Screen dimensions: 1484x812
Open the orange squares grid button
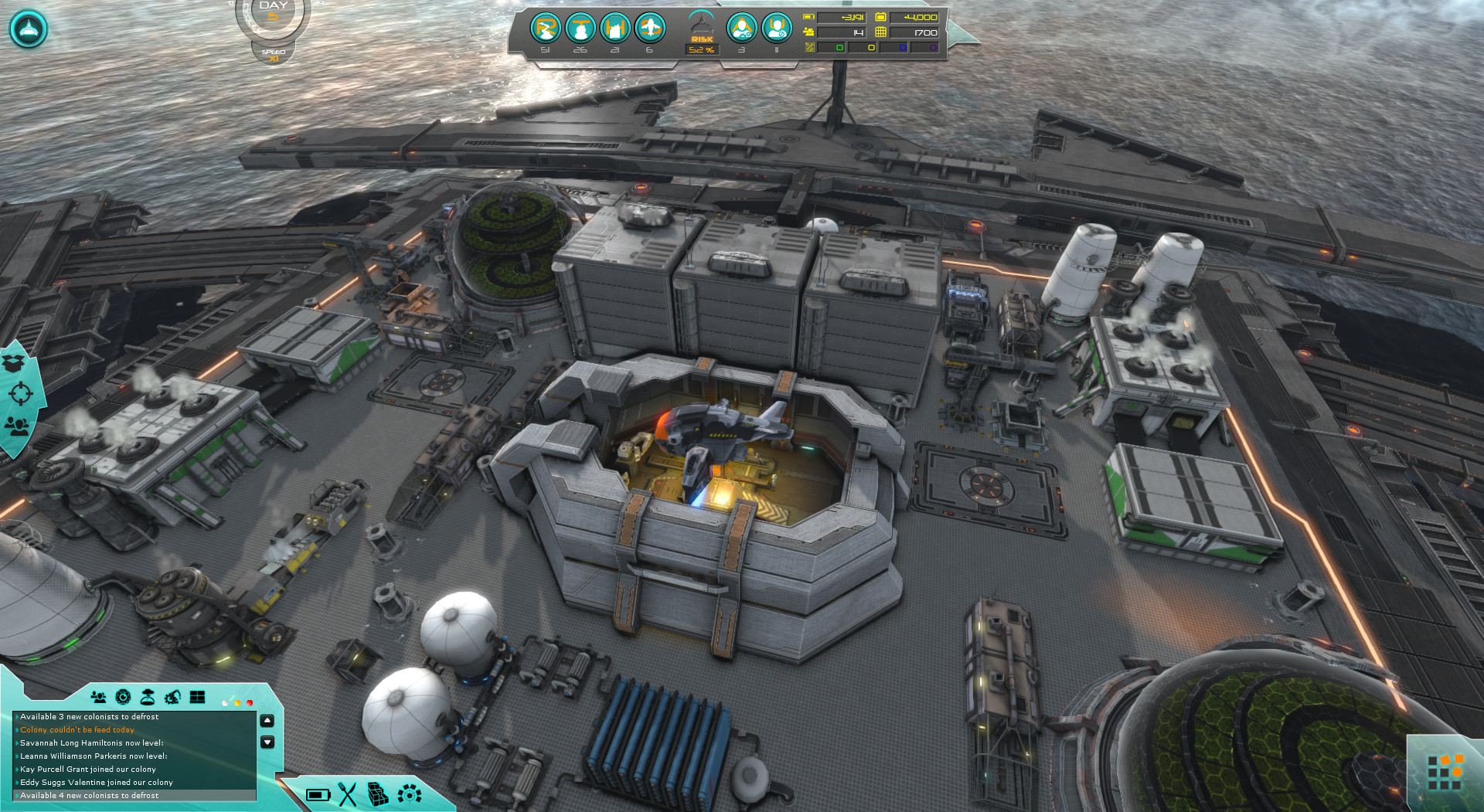(x=1445, y=773)
